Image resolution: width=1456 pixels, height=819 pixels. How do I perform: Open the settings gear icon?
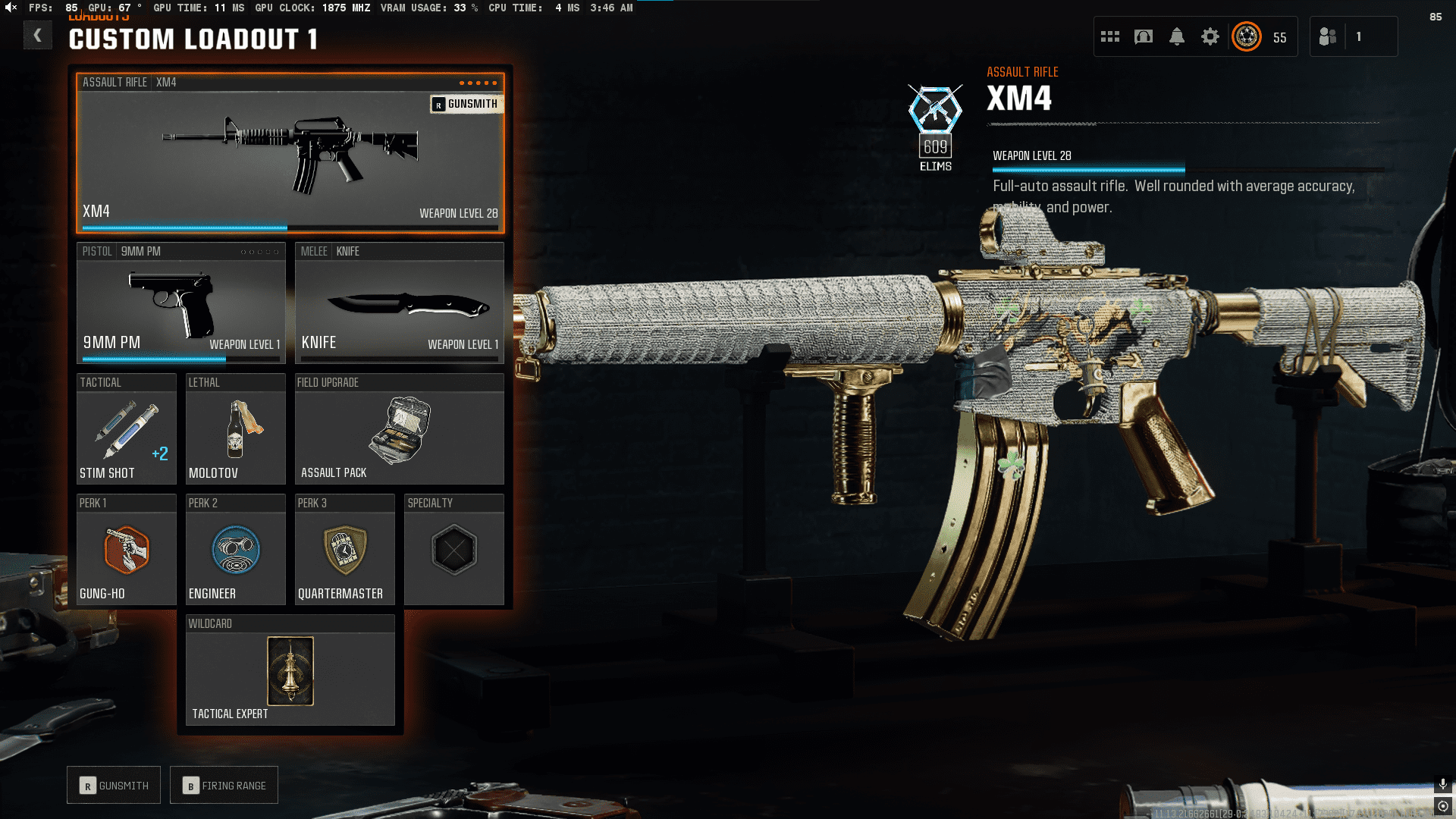1210,36
